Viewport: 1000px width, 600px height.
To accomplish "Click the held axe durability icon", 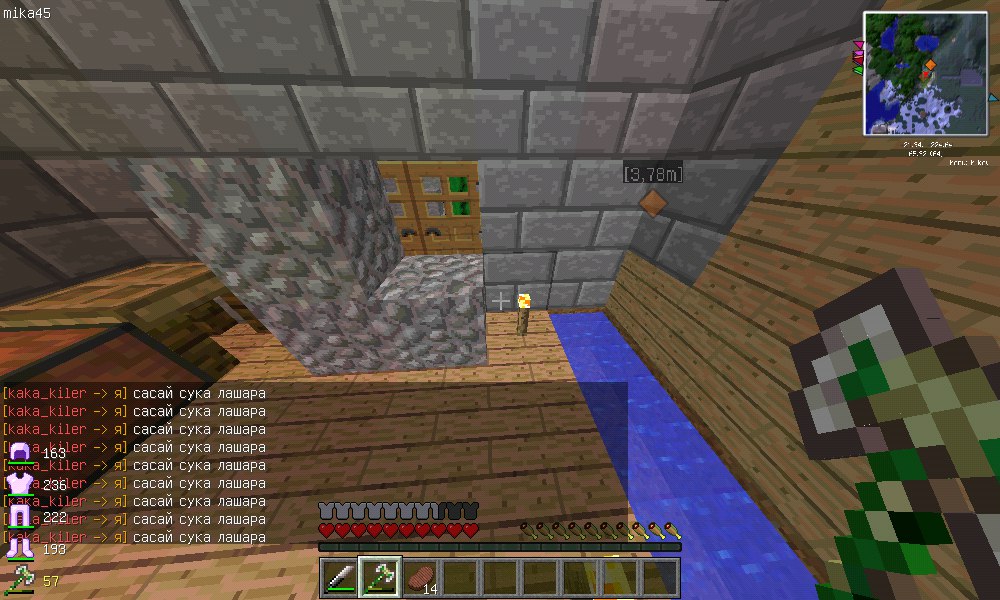I will [19, 578].
